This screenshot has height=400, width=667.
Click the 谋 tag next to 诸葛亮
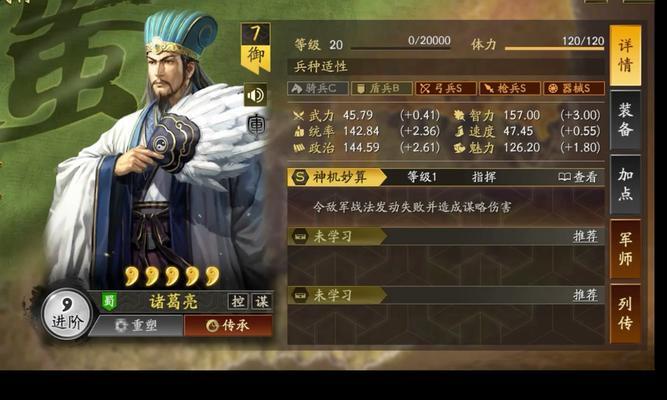(x=261, y=300)
